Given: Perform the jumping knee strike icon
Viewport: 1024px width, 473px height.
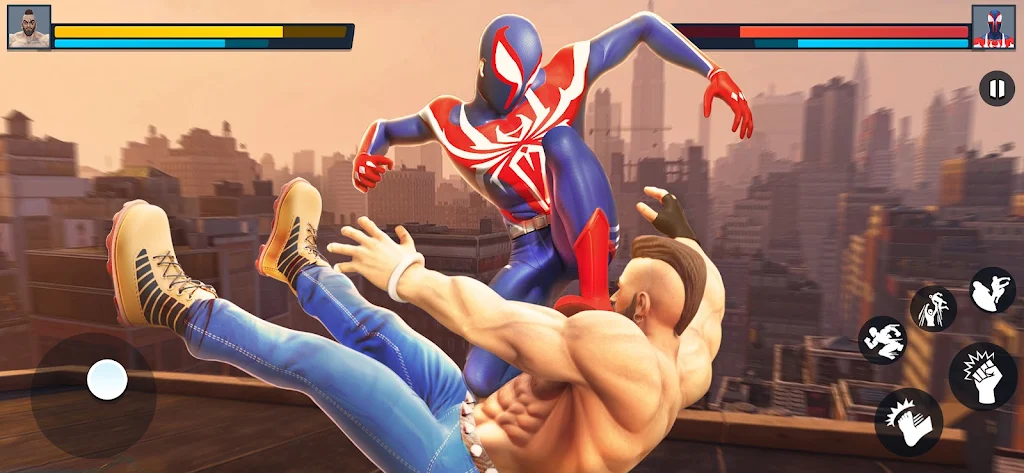Looking at the screenshot, I should pyautogui.click(x=992, y=290).
